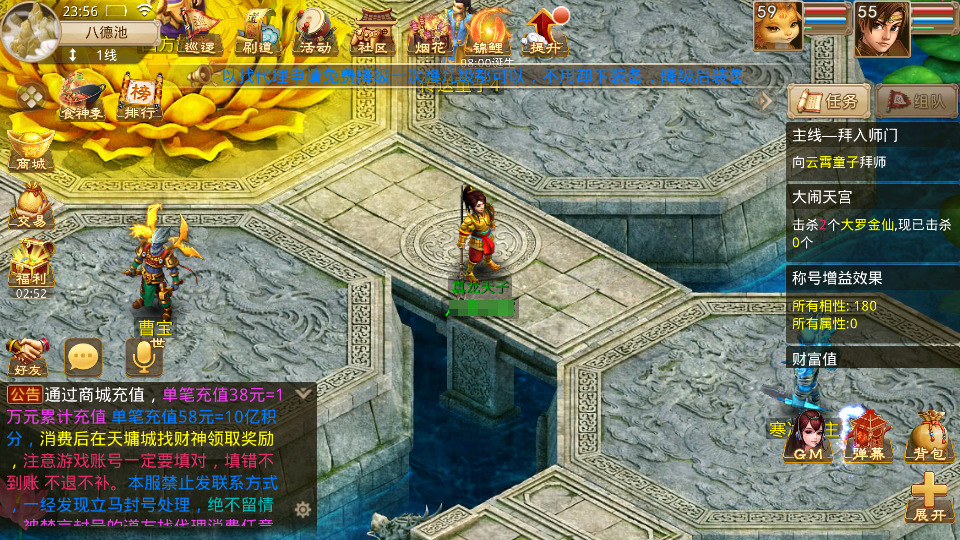Open the 食神季 food event icon
The image size is (960, 540).
point(82,97)
